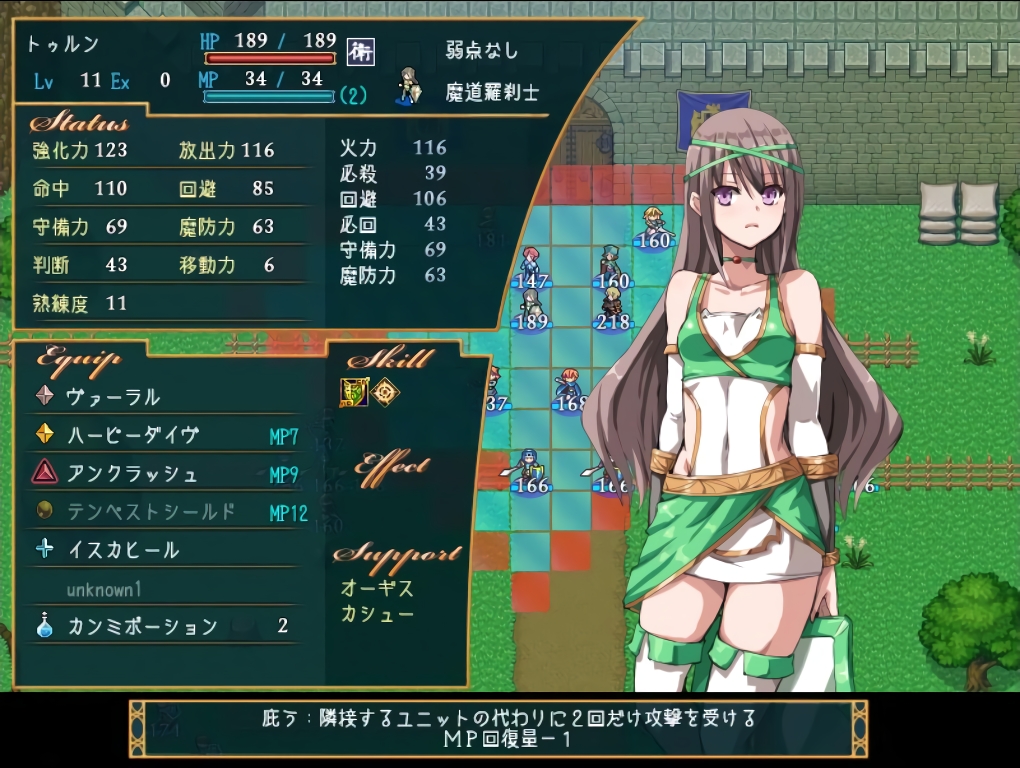
Task: Select the green shield skill icon
Action: coord(354,392)
